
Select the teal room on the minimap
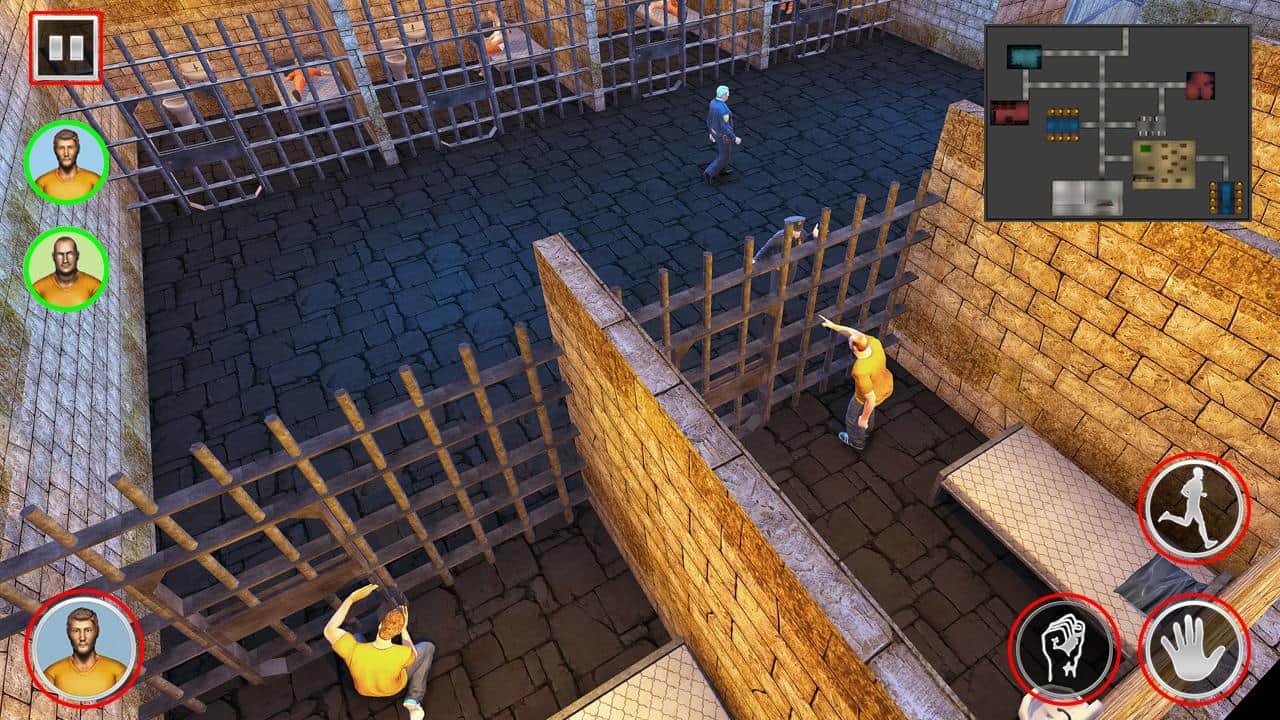(1024, 55)
